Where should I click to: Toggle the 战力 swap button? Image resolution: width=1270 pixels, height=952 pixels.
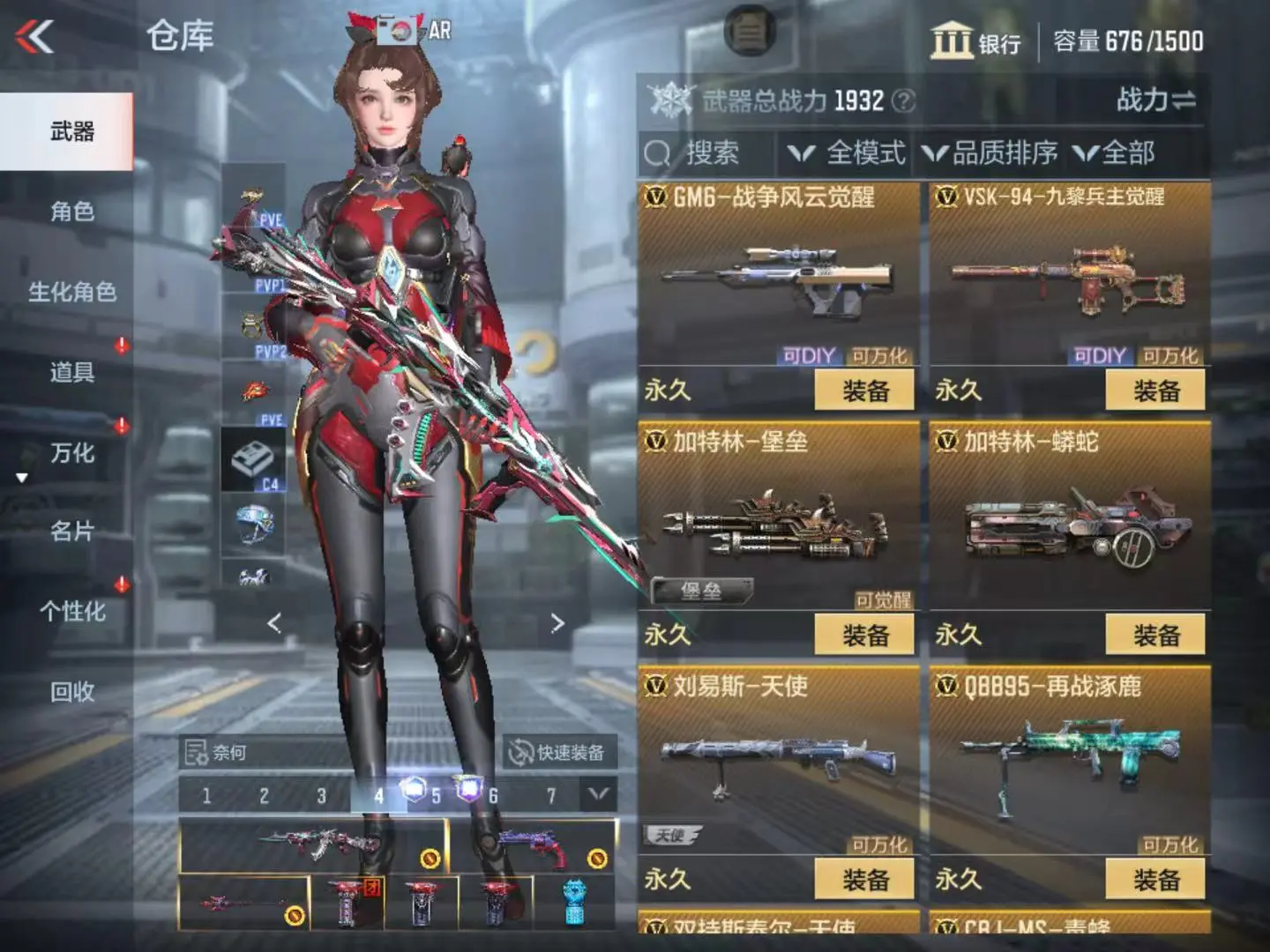tap(1155, 100)
